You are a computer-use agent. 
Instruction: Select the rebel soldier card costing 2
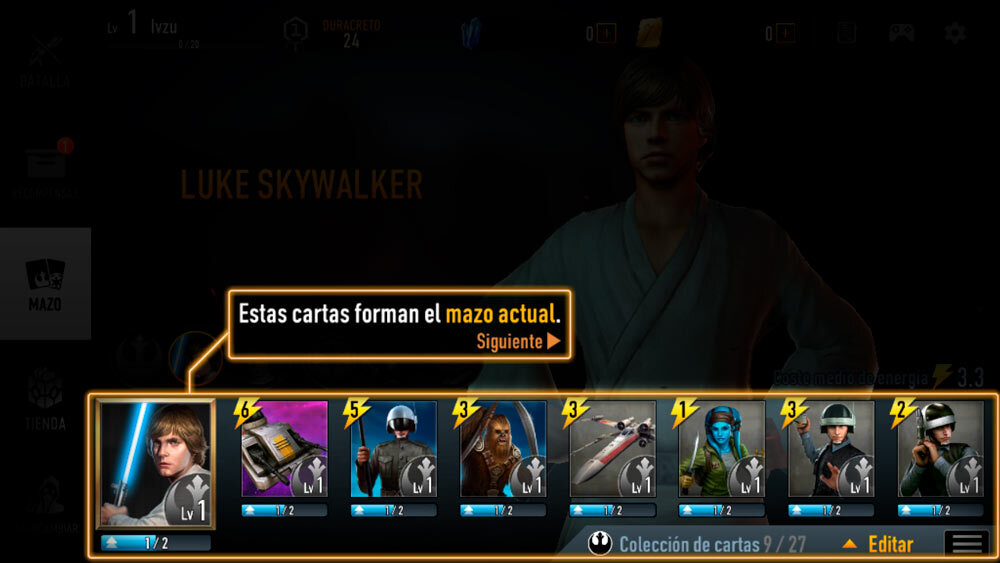tap(940, 449)
